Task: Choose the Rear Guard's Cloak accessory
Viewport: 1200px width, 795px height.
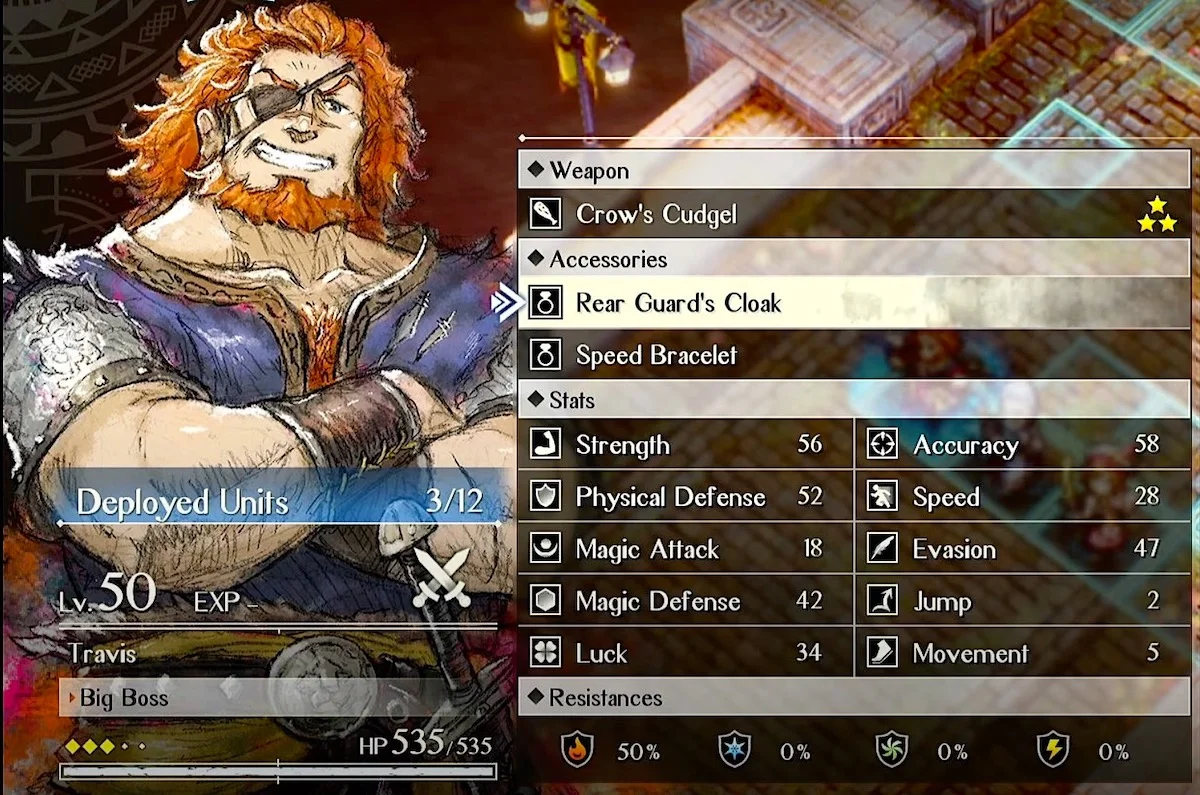Action: tap(678, 303)
